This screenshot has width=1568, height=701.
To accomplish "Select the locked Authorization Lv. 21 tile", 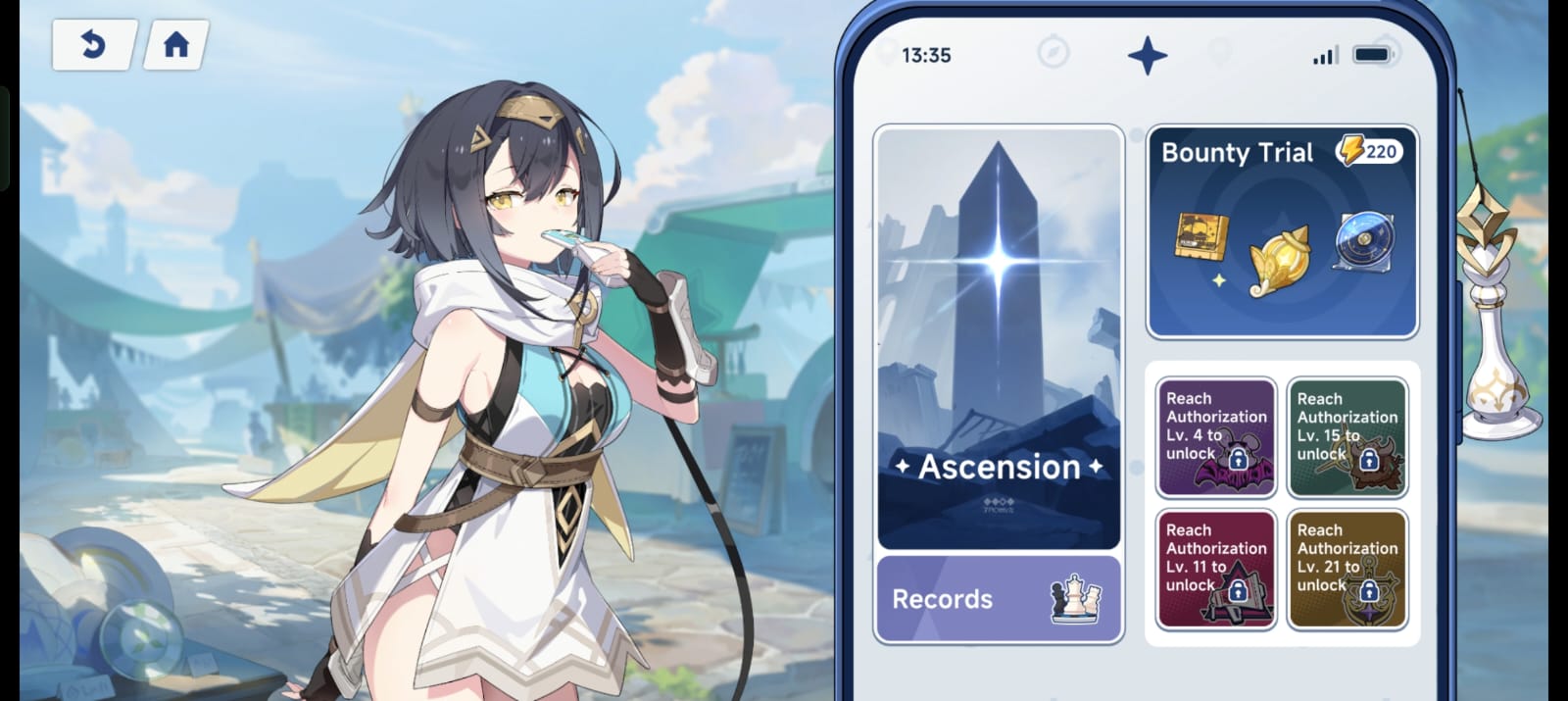I will point(1347,569).
